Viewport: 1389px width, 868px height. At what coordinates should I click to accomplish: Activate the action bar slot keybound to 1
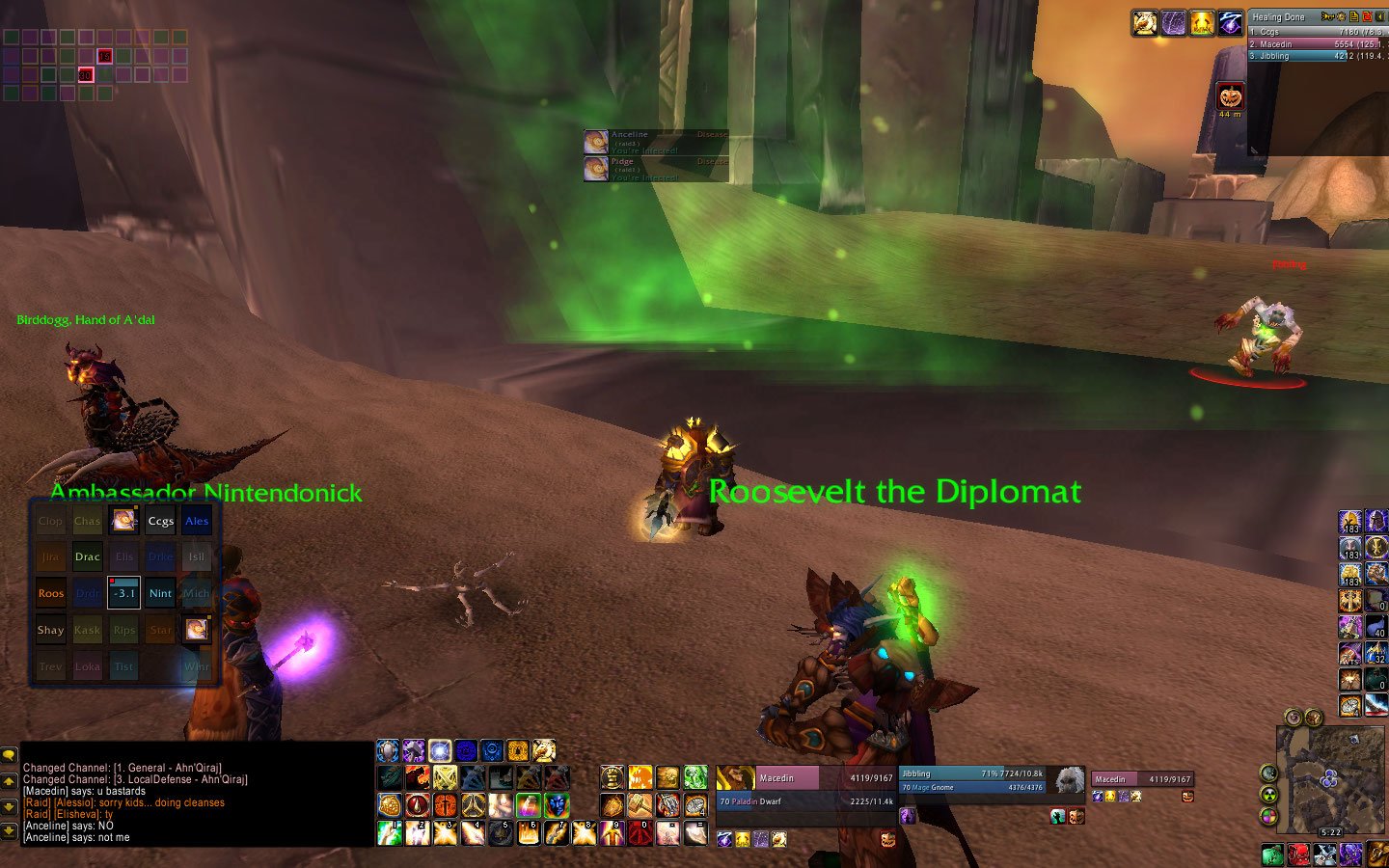tap(390, 832)
